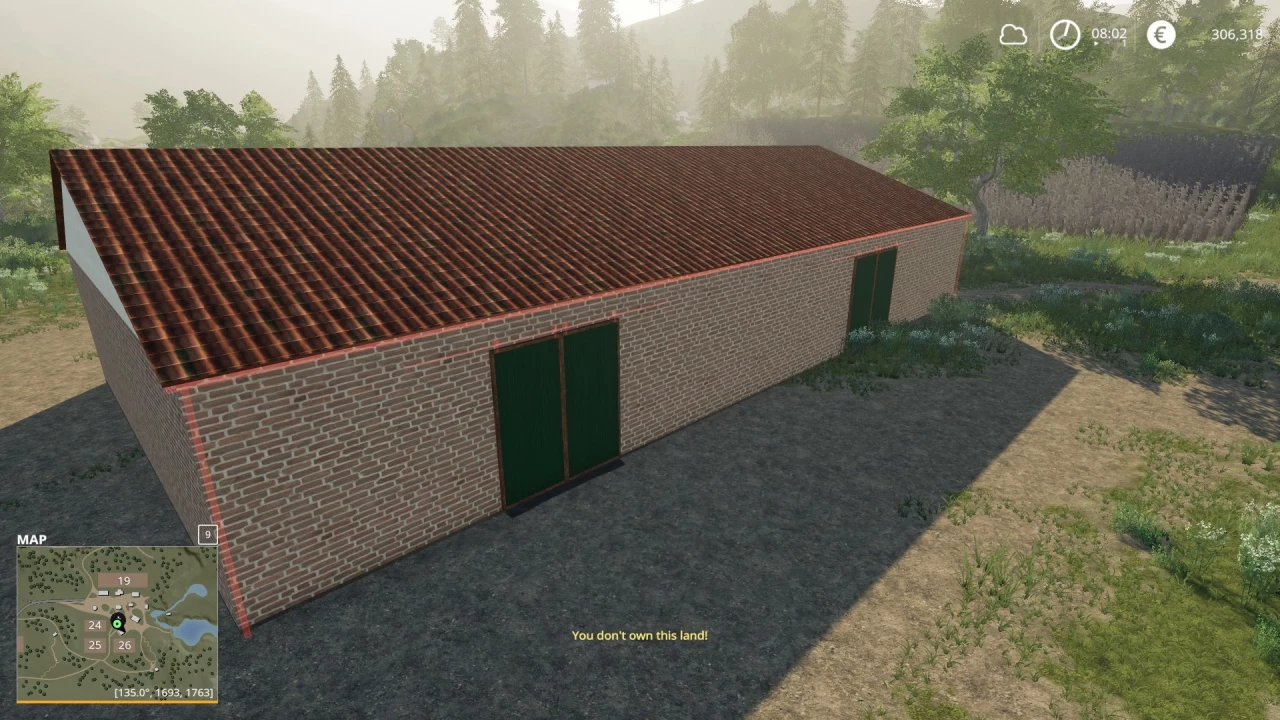The width and height of the screenshot is (1280, 720).
Task: Click the farmland number 9 indicator above the map
Action: pyautogui.click(x=206, y=535)
